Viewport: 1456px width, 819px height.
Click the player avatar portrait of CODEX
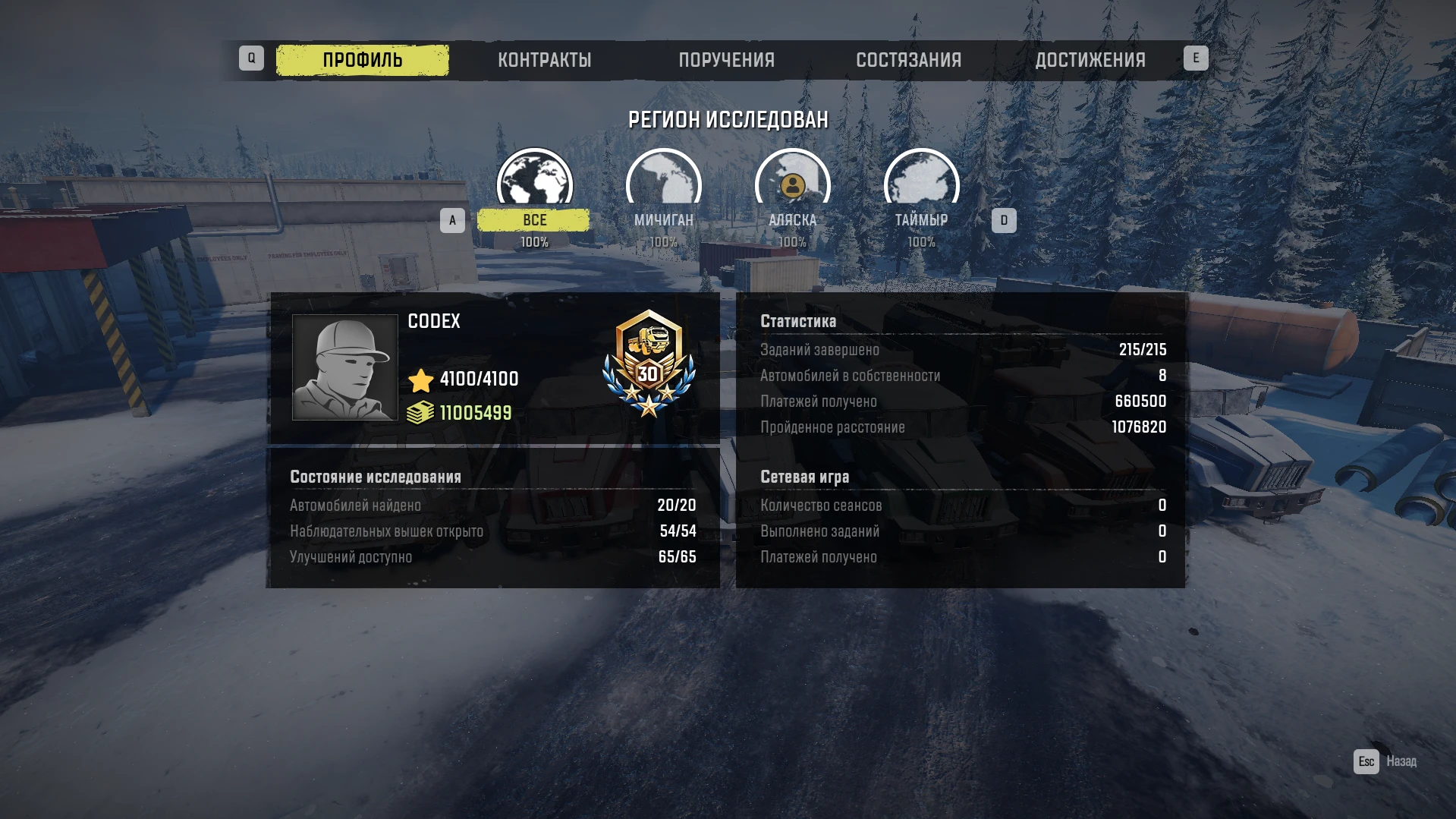[x=346, y=367]
